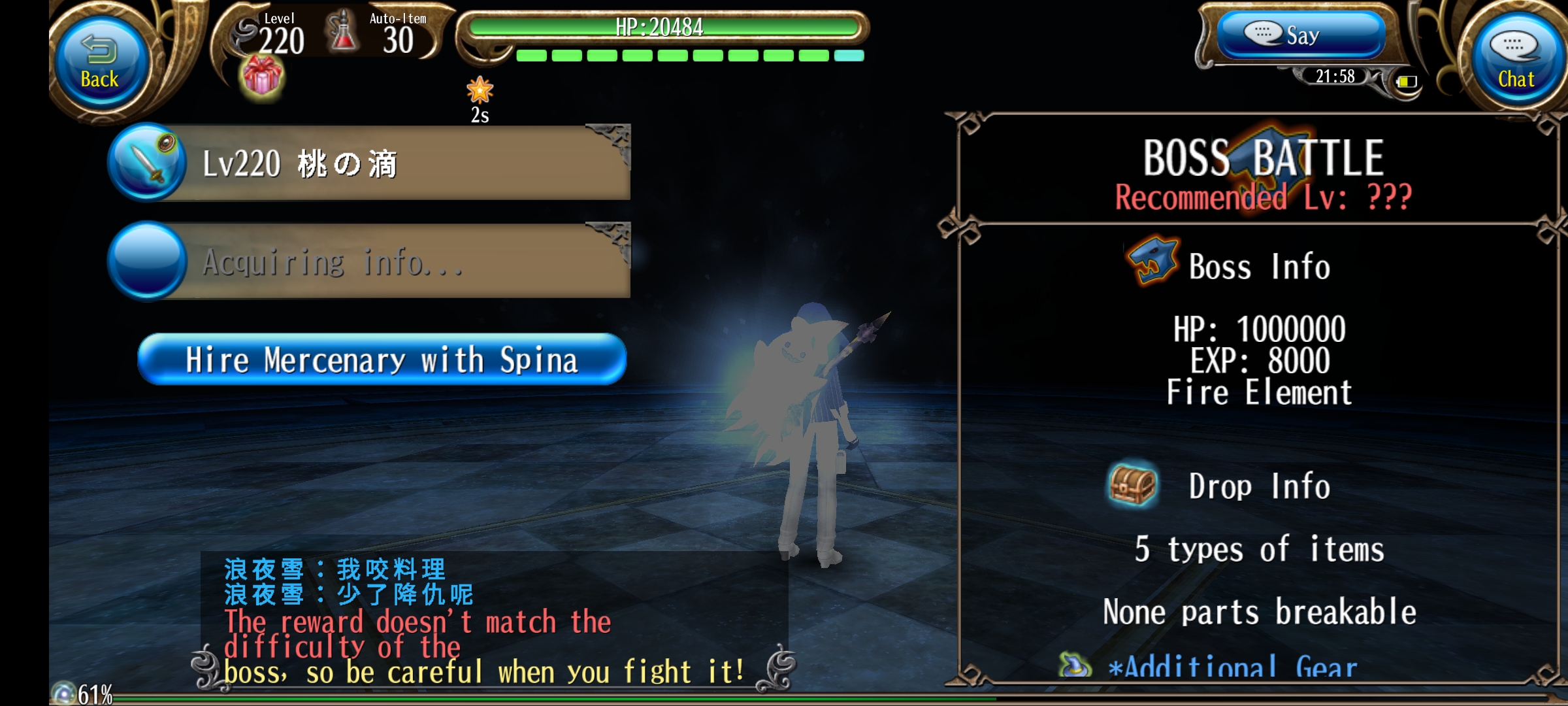Hire Mercenary with Spina
Image resolution: width=1568 pixels, height=706 pixels.
click(382, 360)
